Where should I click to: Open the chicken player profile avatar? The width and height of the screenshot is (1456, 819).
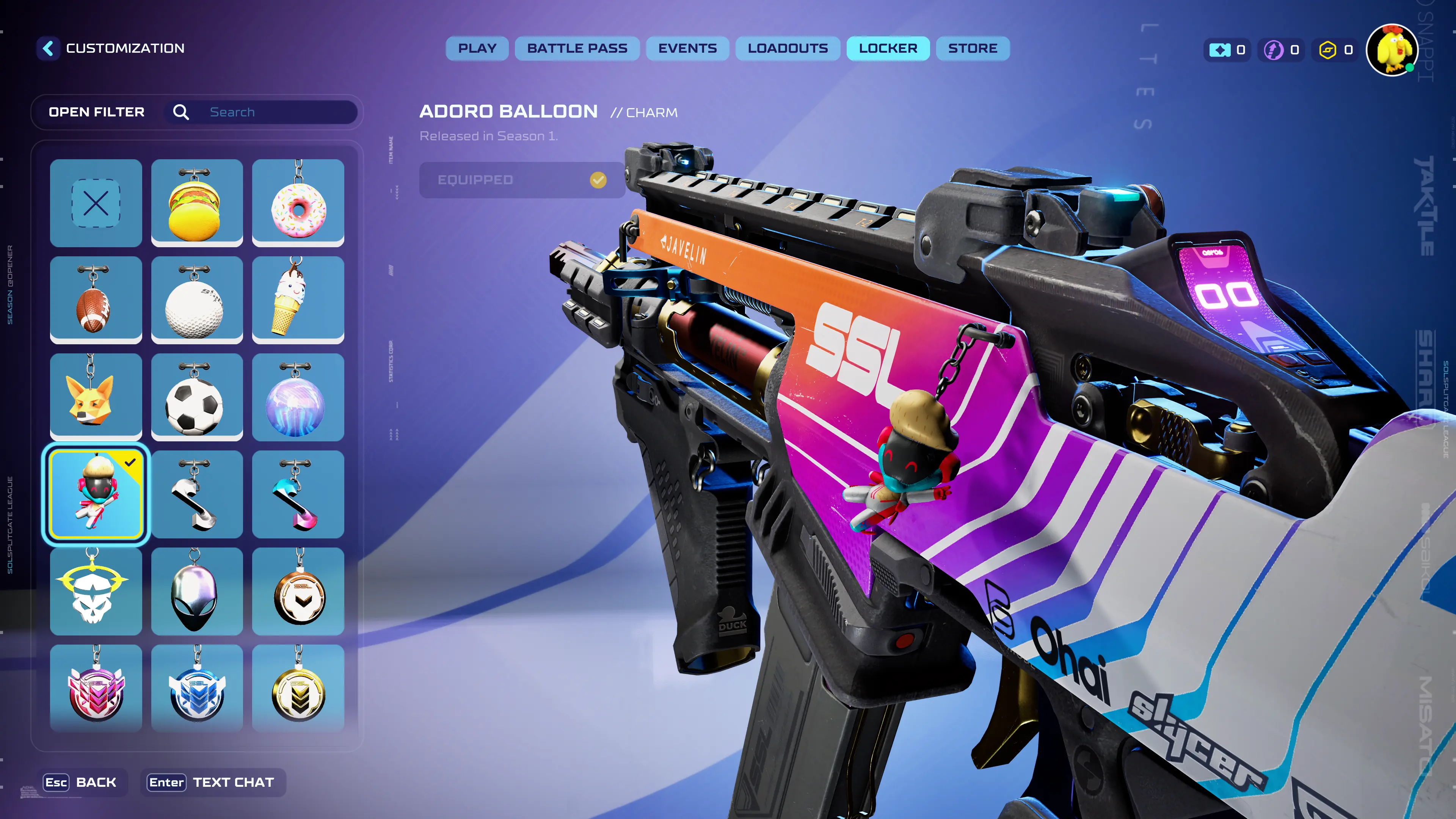(1392, 50)
